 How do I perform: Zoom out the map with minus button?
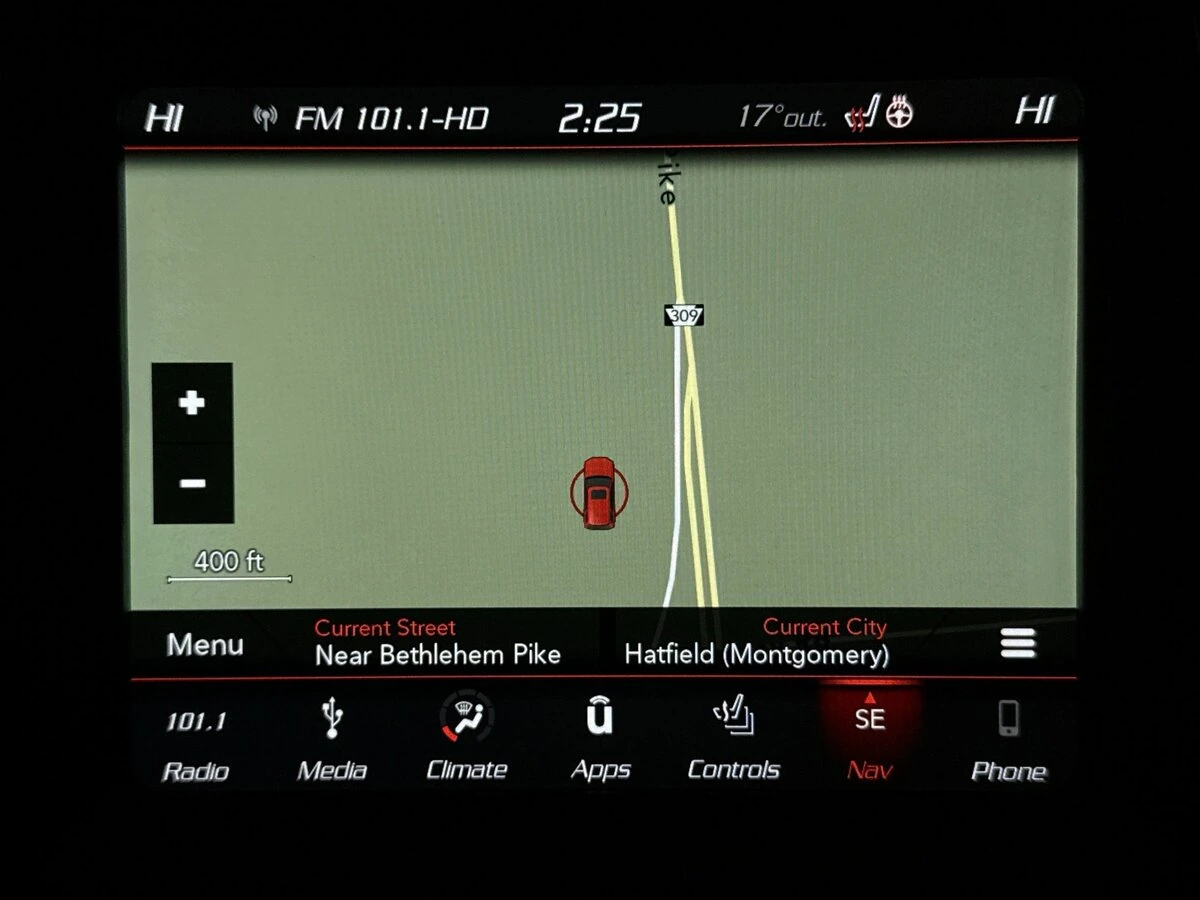pyautogui.click(x=192, y=484)
